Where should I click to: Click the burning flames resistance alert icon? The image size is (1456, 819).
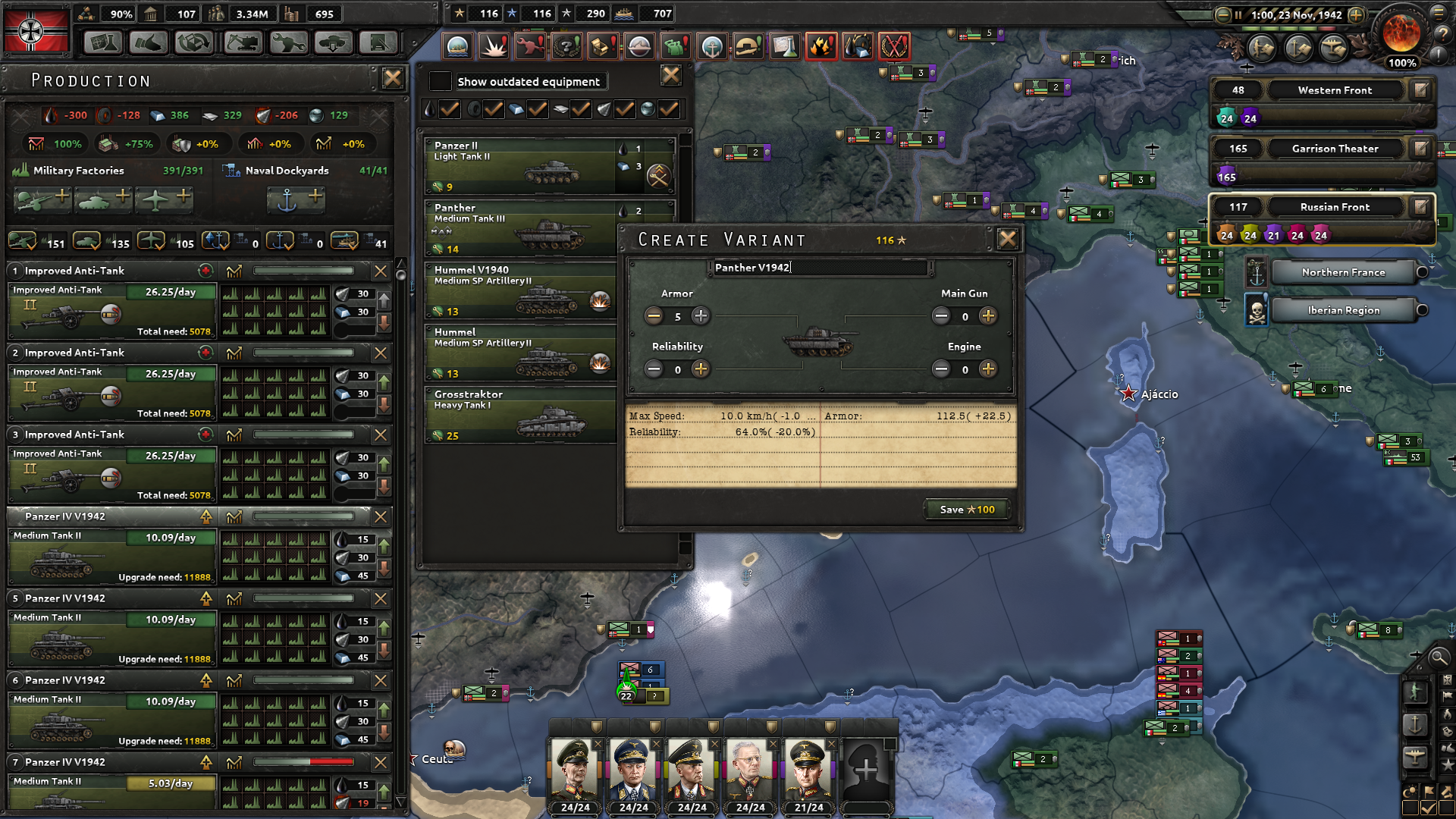coord(820,46)
